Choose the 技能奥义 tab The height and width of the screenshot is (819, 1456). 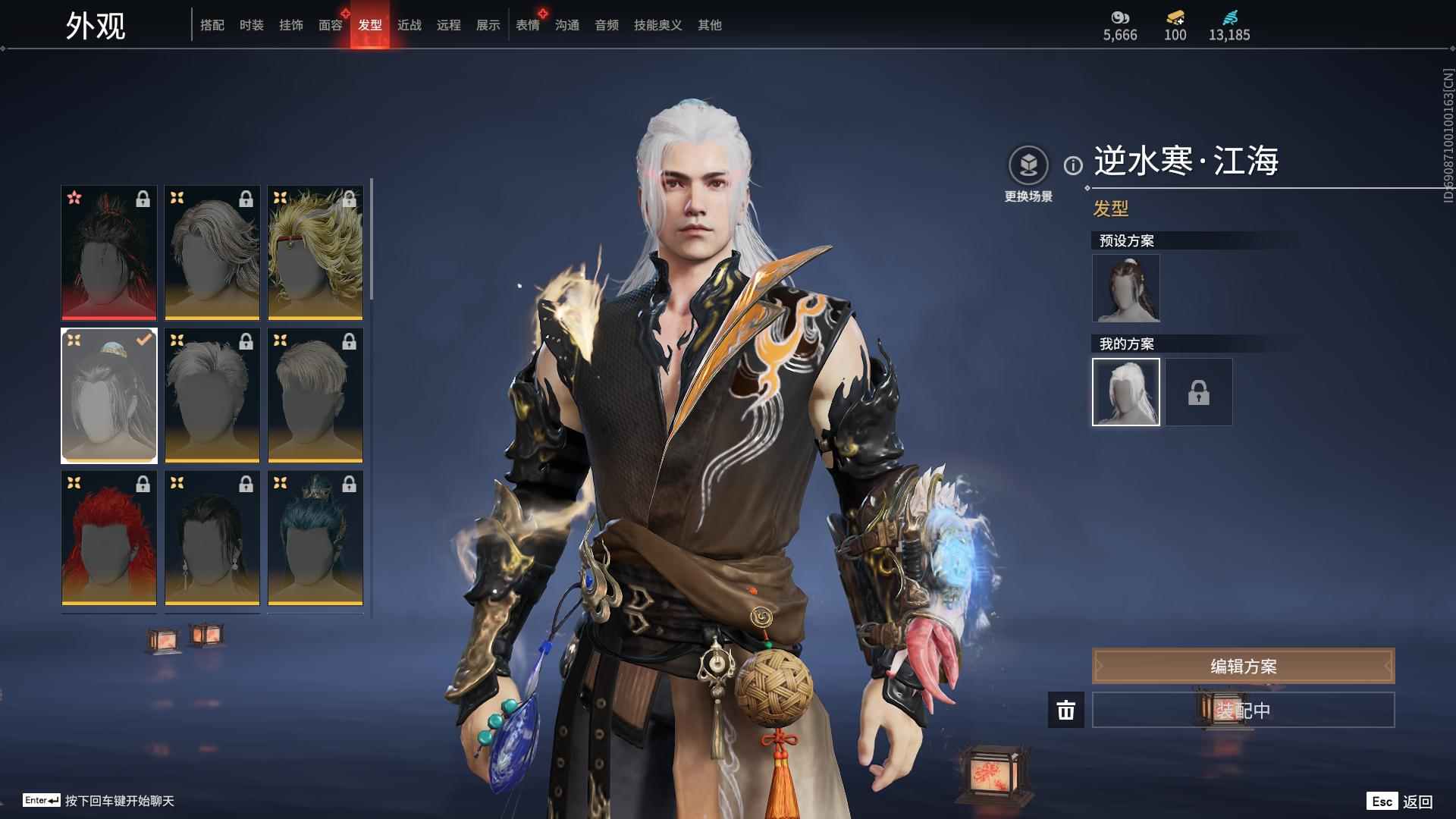(658, 25)
